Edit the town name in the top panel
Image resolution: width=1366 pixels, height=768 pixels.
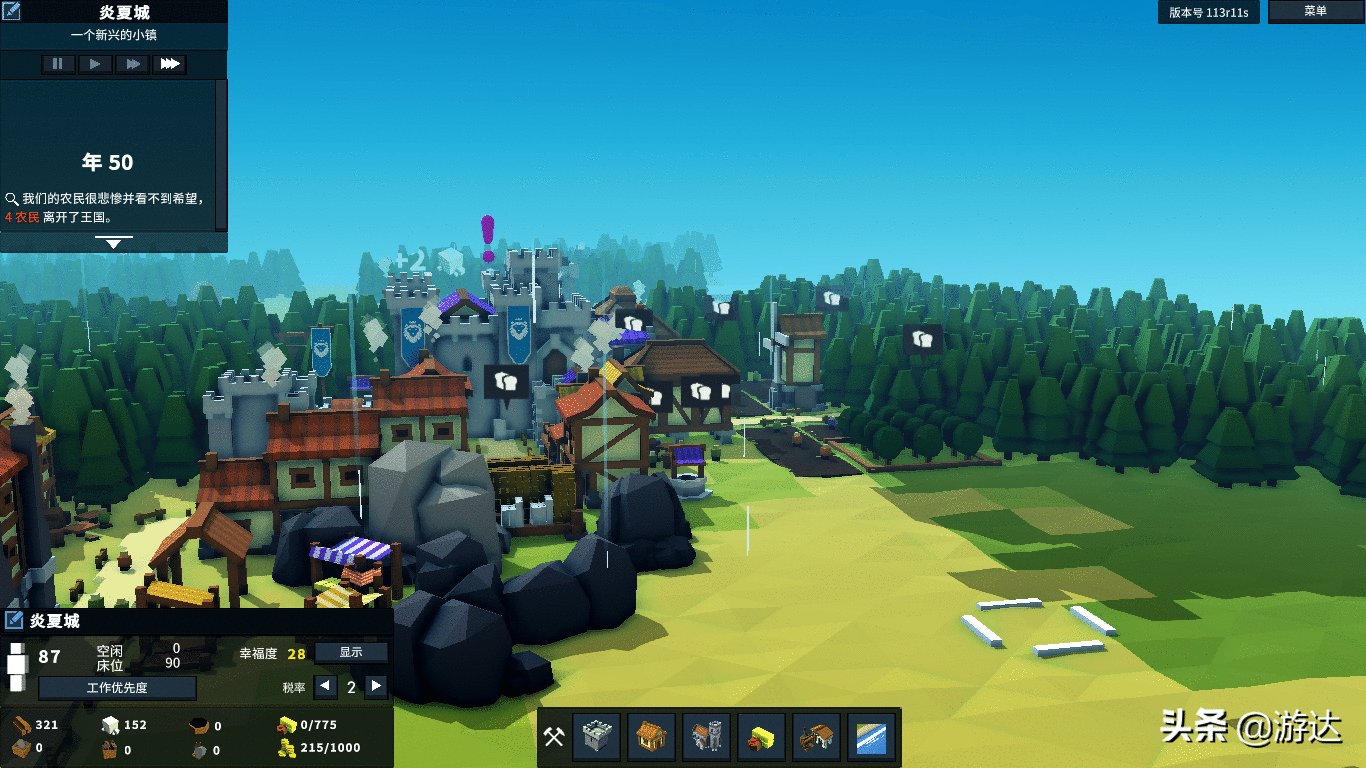tap(13, 13)
